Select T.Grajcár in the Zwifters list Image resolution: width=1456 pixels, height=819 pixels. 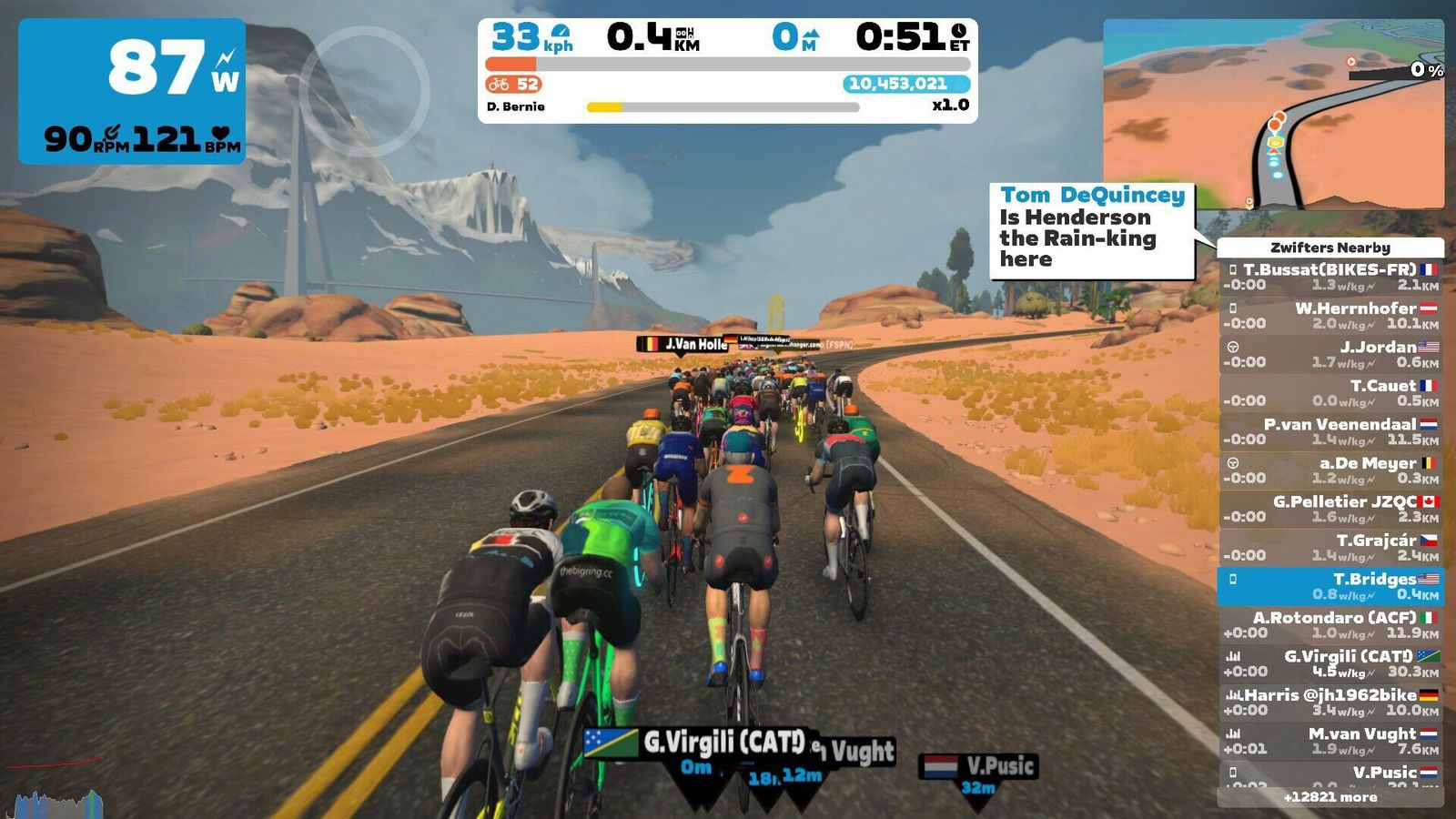(1330, 547)
